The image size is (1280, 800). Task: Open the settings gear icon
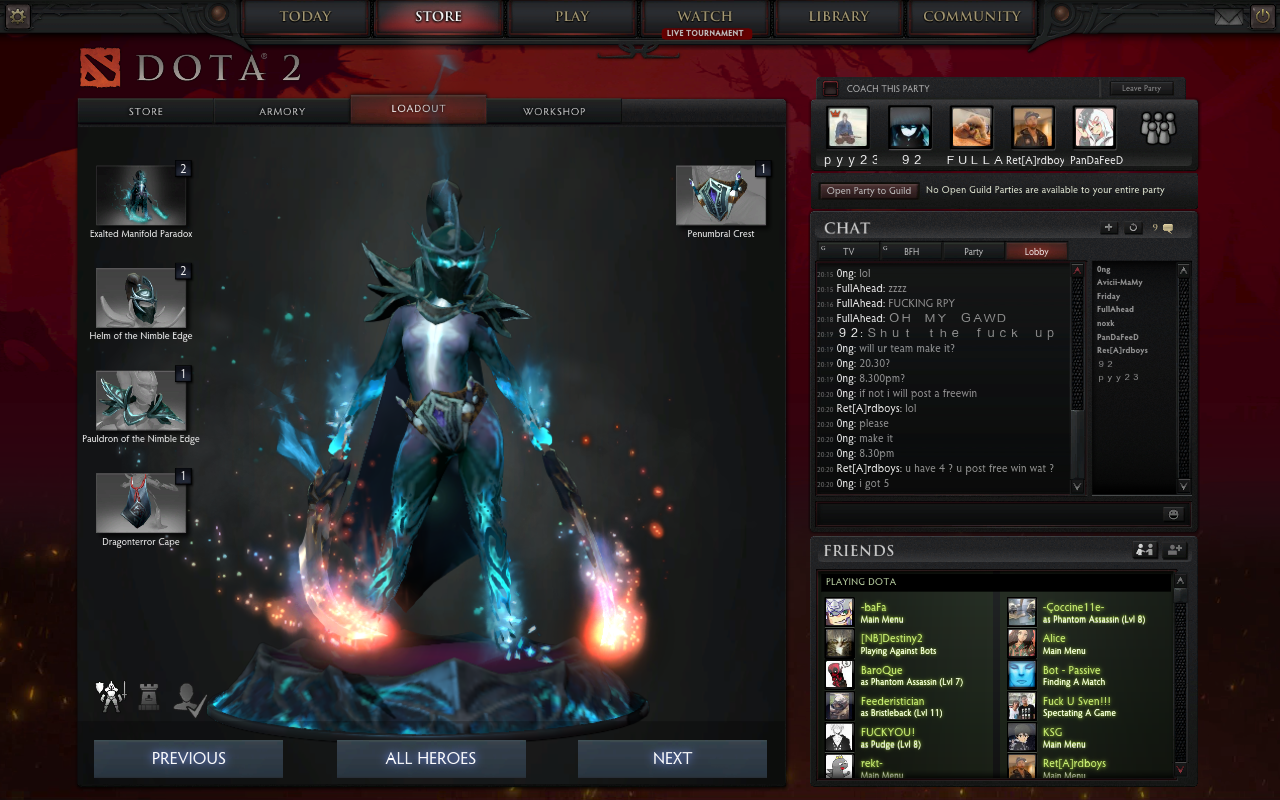[18, 16]
